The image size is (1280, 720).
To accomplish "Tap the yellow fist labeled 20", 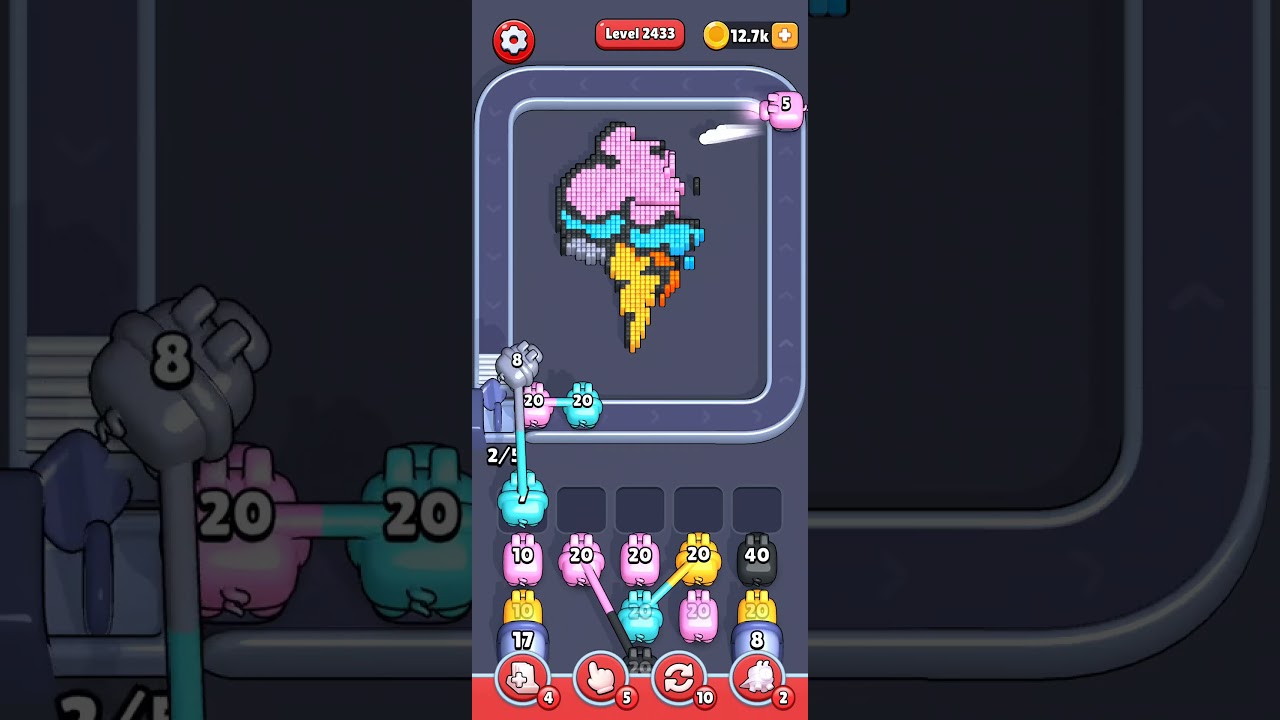I will [700, 555].
